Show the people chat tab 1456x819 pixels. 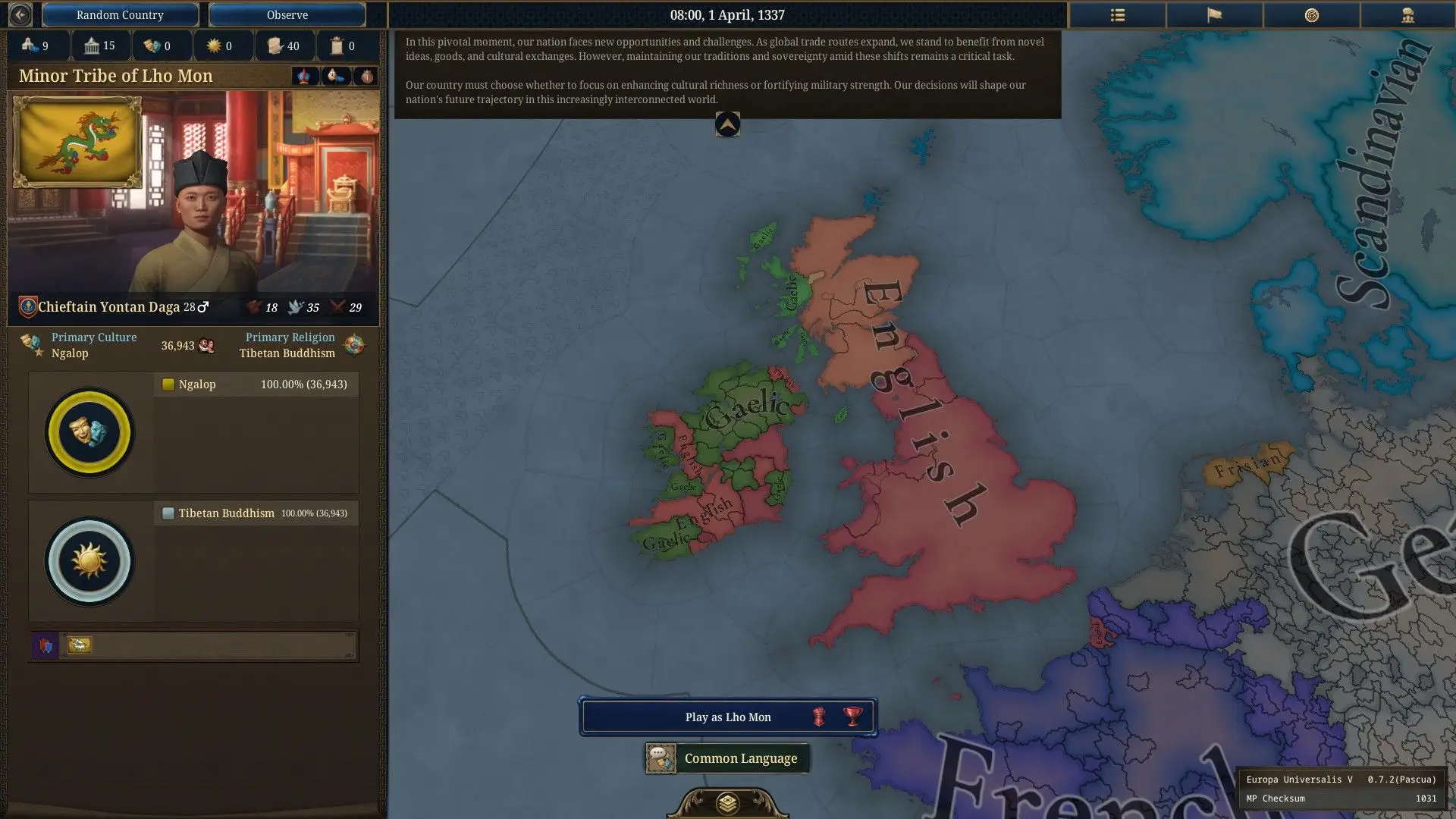[1407, 14]
